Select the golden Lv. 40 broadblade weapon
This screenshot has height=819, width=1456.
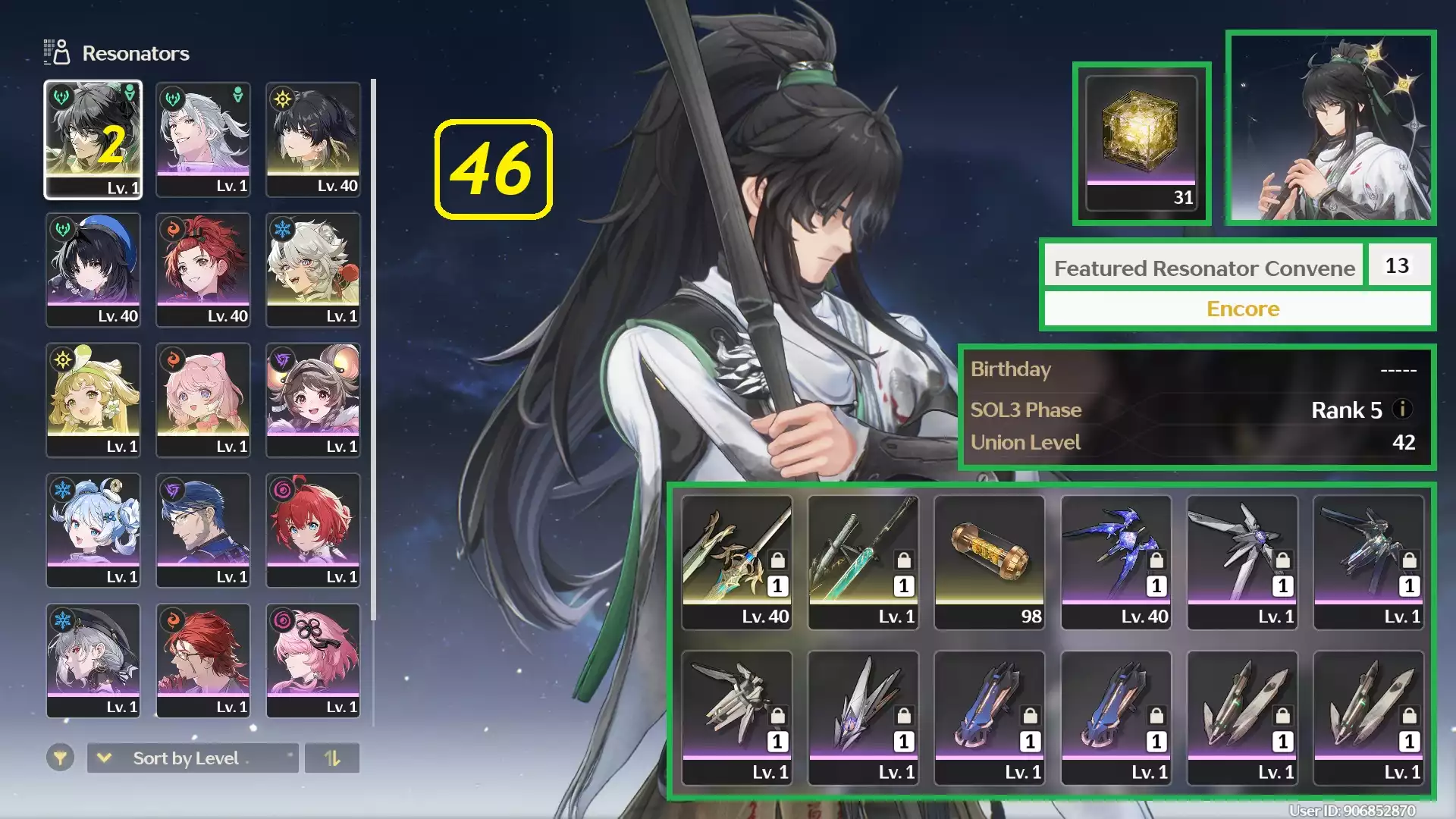[737, 562]
